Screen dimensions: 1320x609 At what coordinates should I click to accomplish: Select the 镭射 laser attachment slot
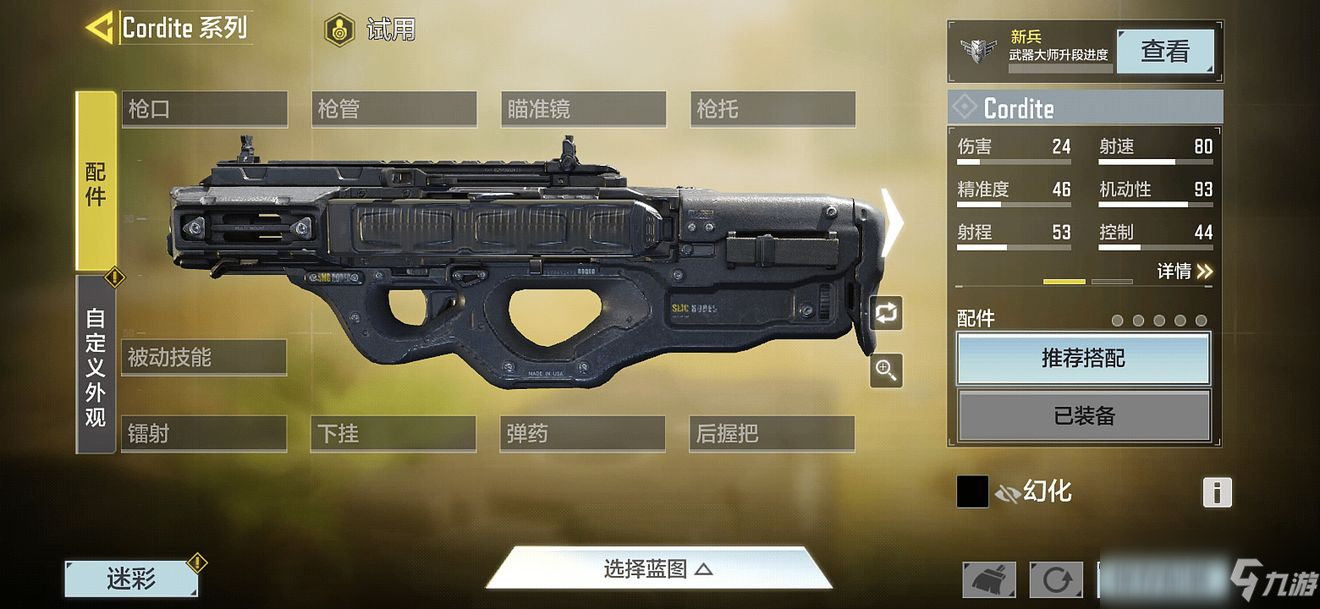pos(204,434)
